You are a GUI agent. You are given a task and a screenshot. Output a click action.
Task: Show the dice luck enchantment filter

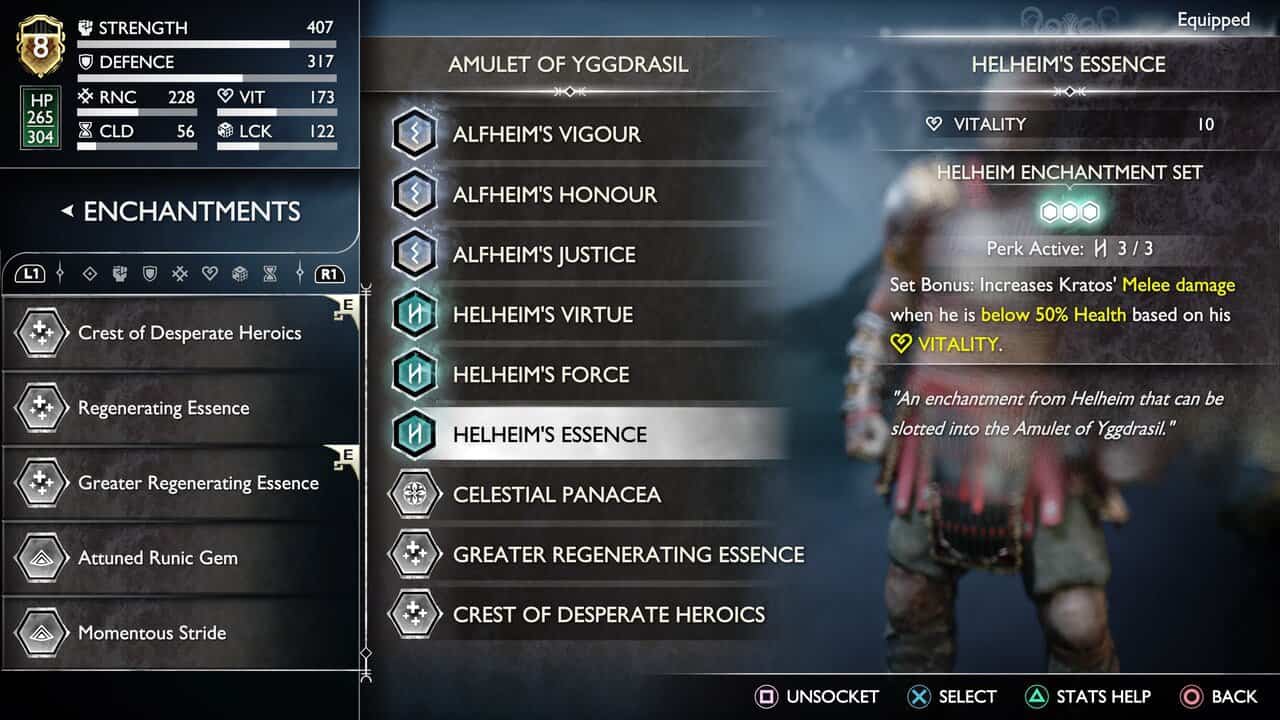pyautogui.click(x=240, y=273)
